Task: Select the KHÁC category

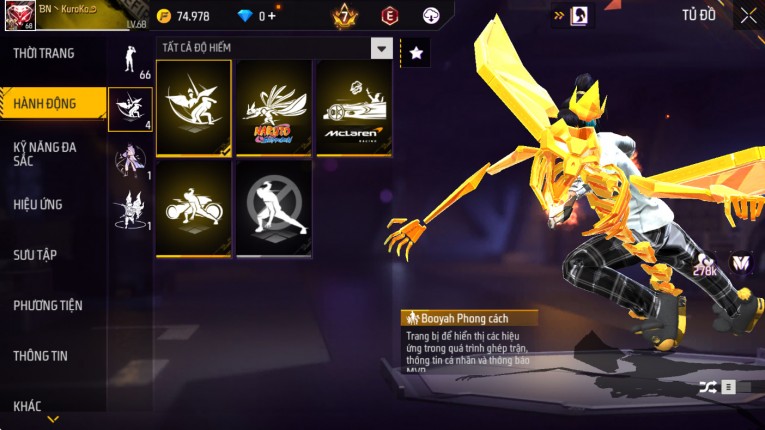Action: pyautogui.click(x=28, y=405)
